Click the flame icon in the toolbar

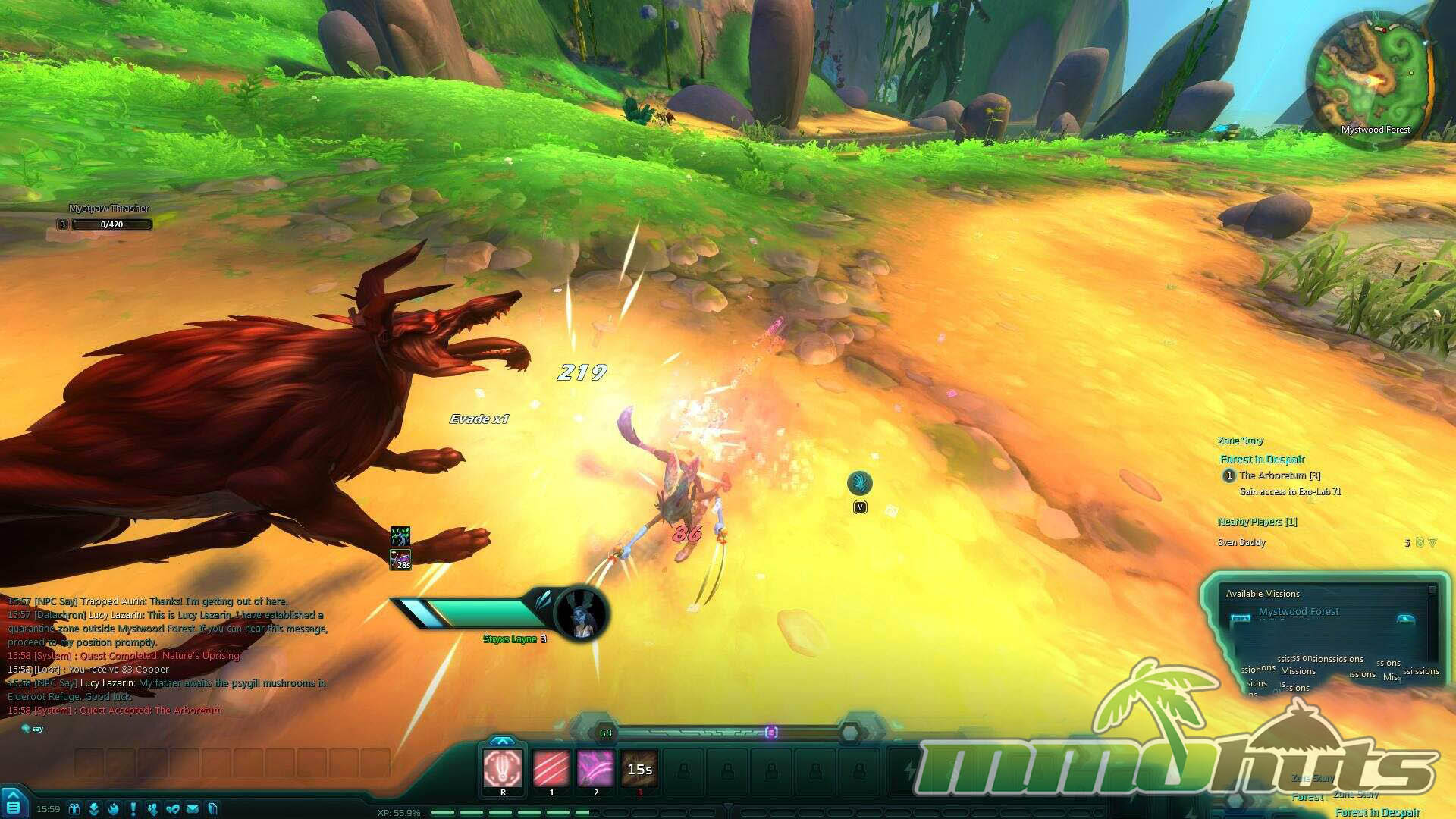(114, 809)
